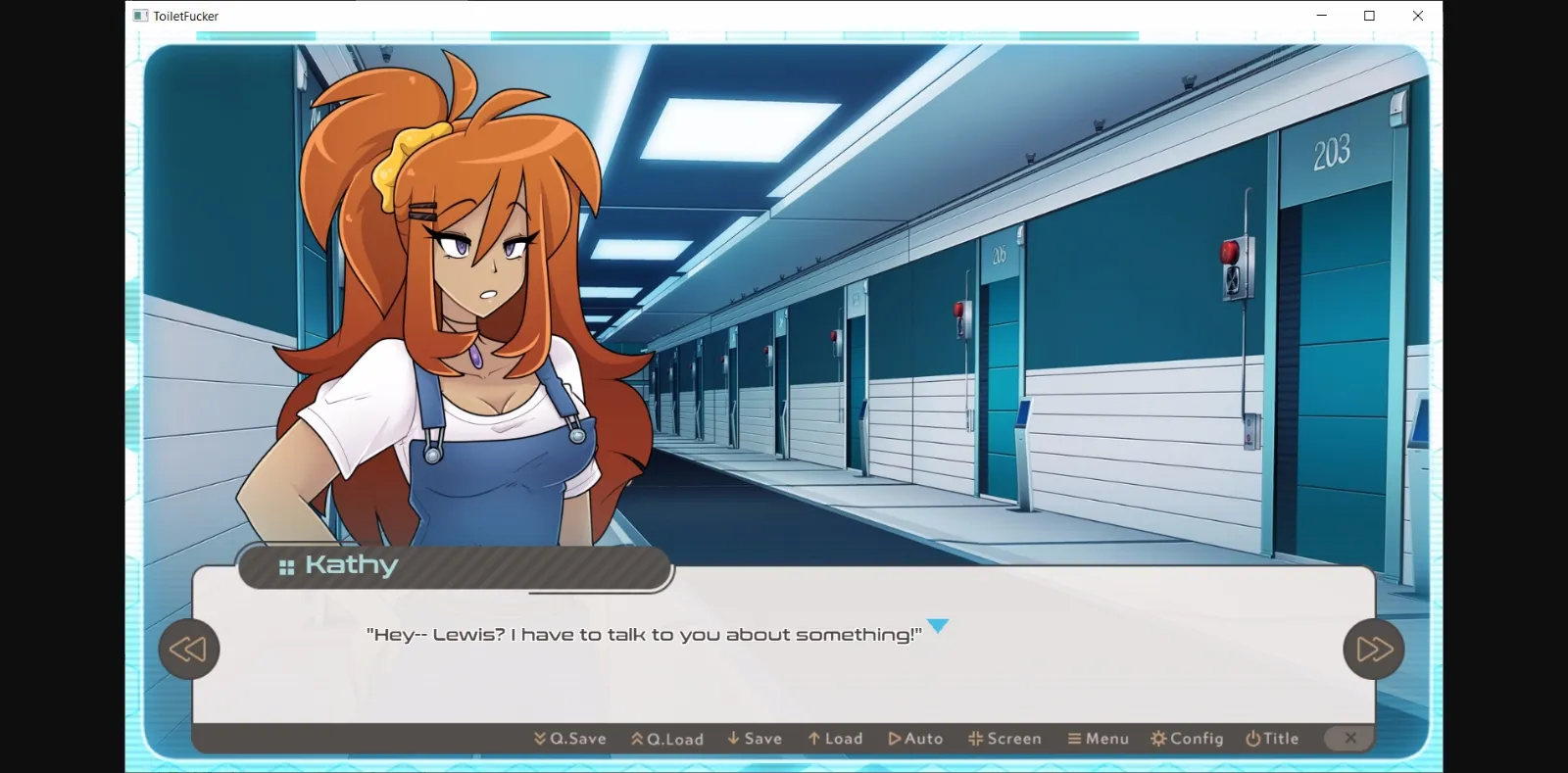Image resolution: width=1568 pixels, height=773 pixels.
Task: Click the fast-forward double-arrow right of dialogue
Action: click(x=1373, y=649)
